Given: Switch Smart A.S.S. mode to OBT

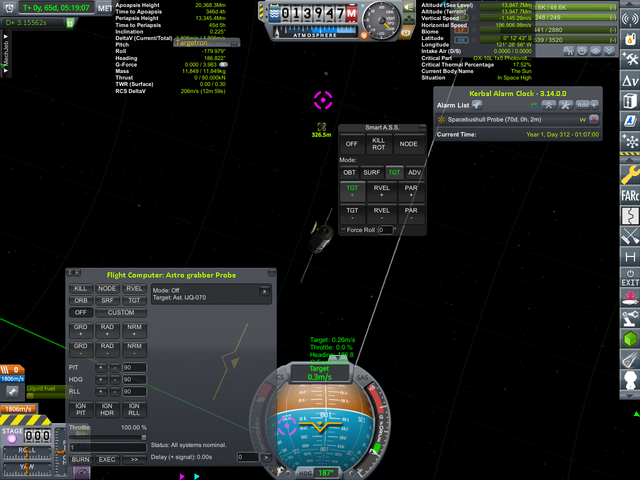Looking at the screenshot, I should 349,172.
